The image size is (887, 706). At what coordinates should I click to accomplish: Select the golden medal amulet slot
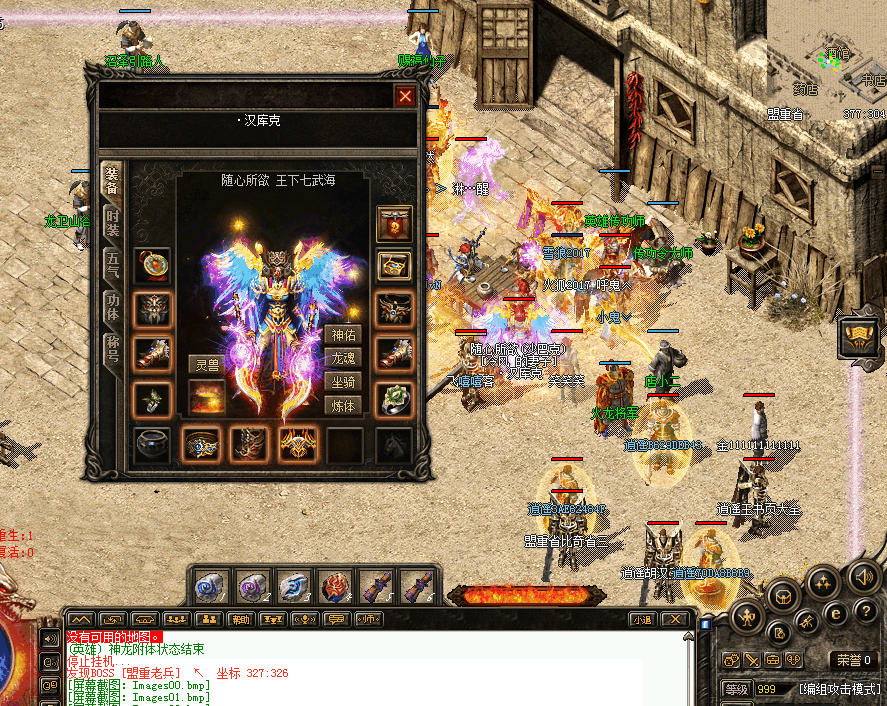152,265
